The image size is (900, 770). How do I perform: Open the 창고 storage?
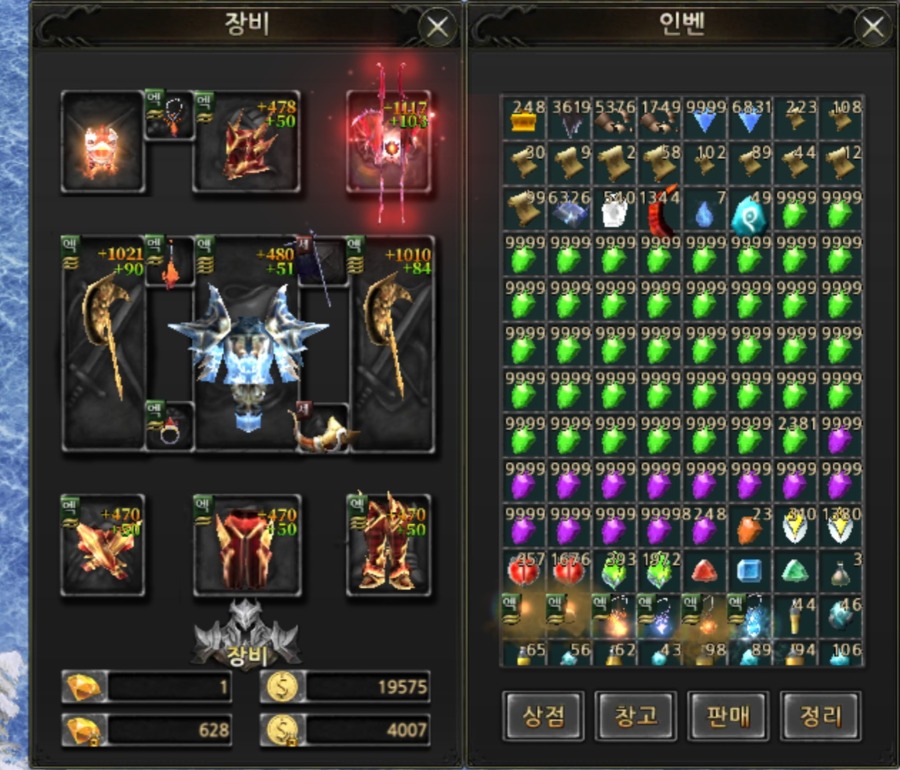(x=636, y=716)
